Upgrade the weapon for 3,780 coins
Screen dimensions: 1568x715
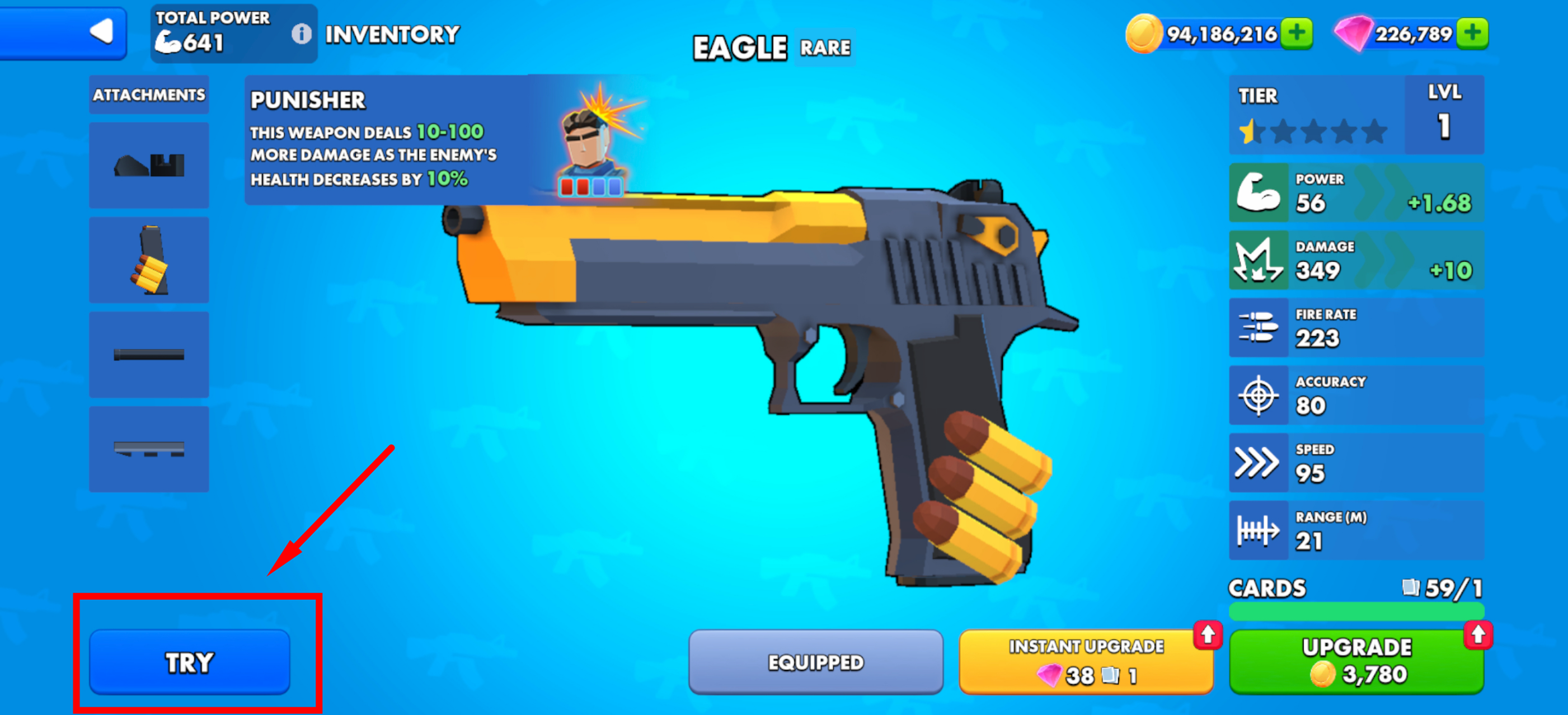pos(1355,661)
